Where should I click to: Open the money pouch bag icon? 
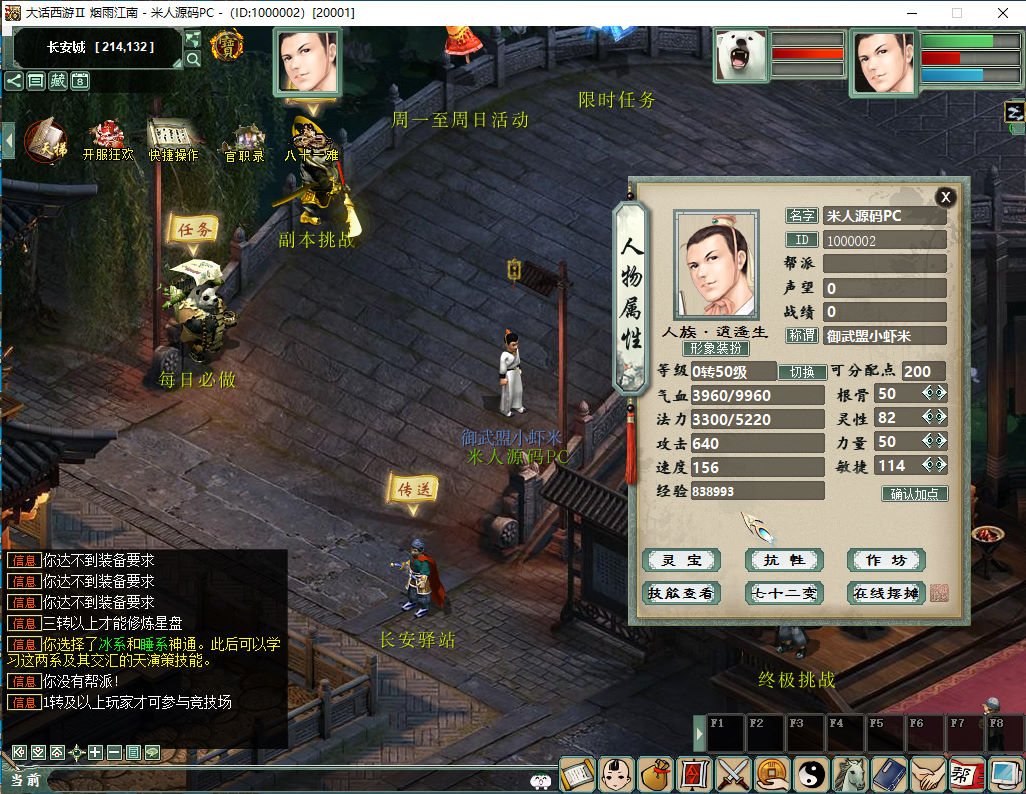(655, 774)
